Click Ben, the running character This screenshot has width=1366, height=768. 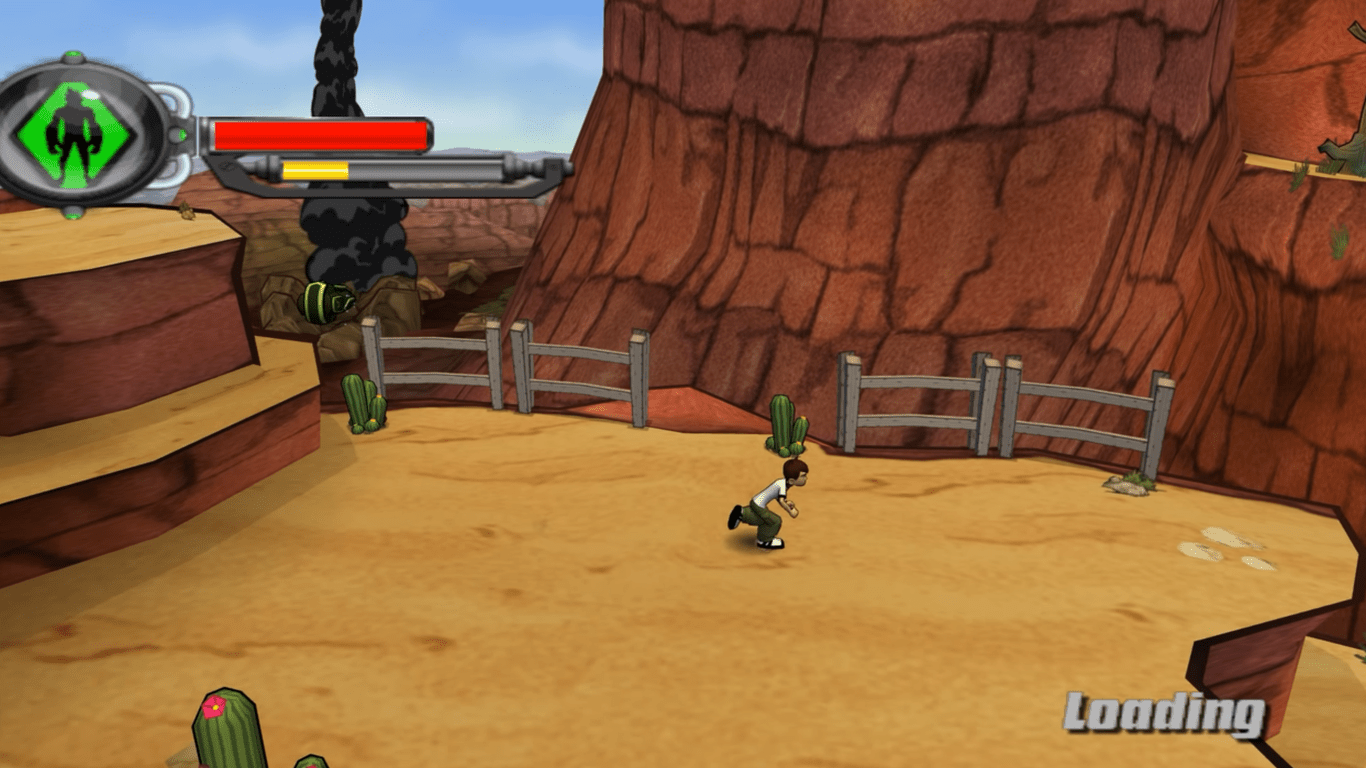[765, 505]
